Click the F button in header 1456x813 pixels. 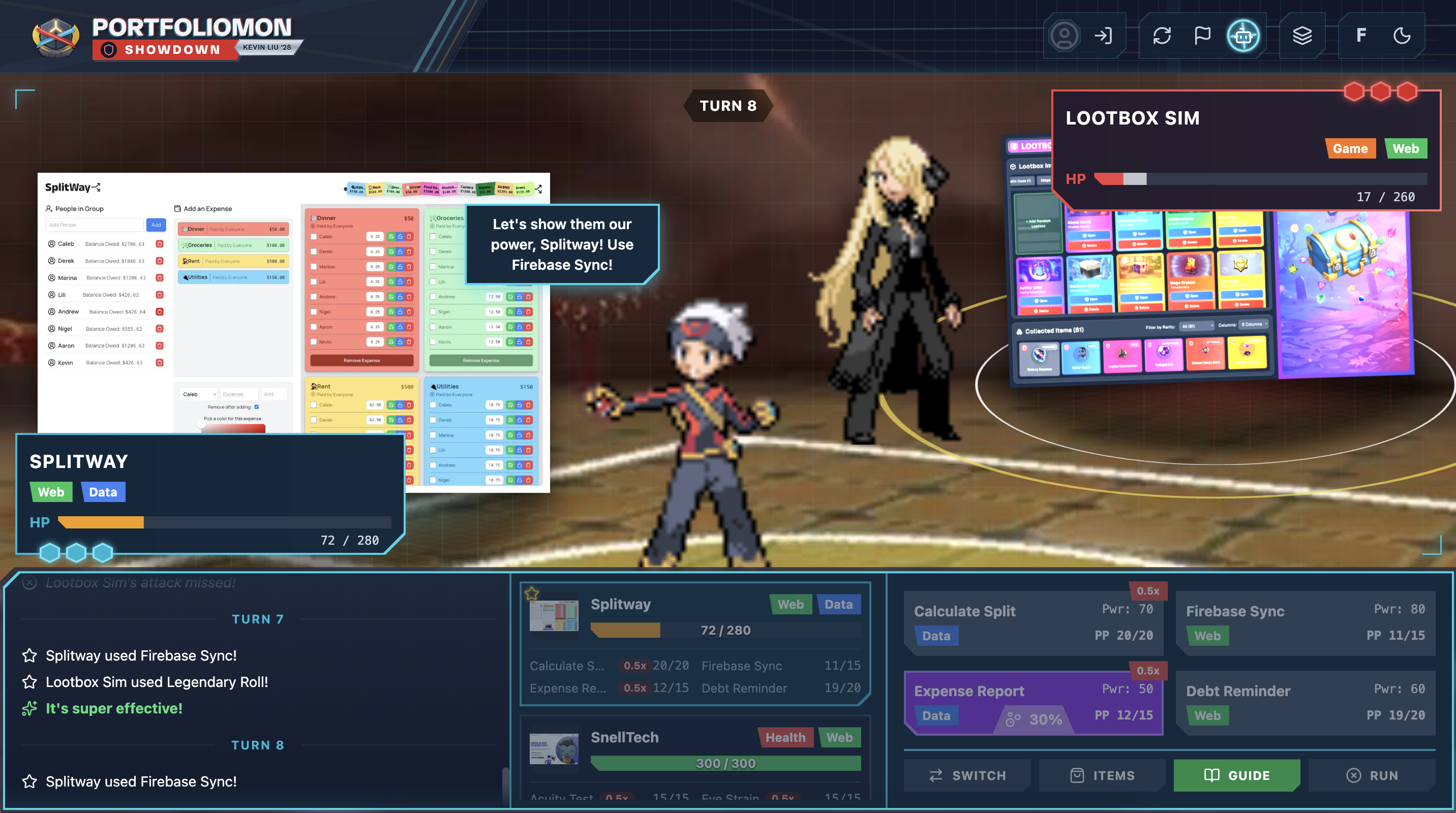(x=1361, y=36)
